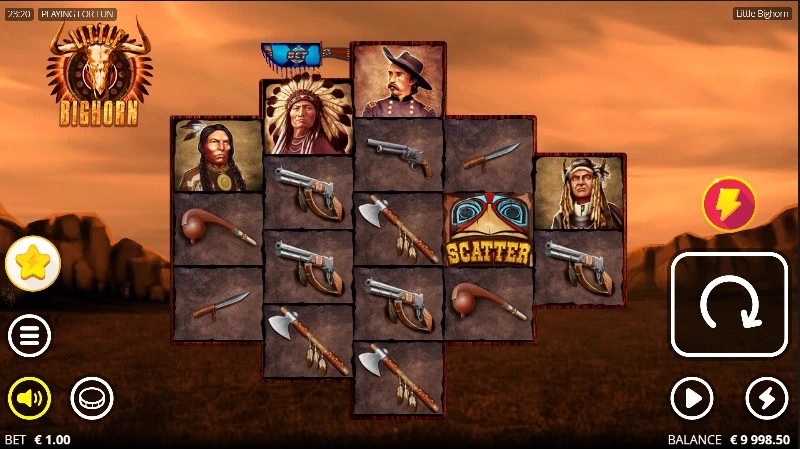Open the yellow star feature button

point(33,264)
